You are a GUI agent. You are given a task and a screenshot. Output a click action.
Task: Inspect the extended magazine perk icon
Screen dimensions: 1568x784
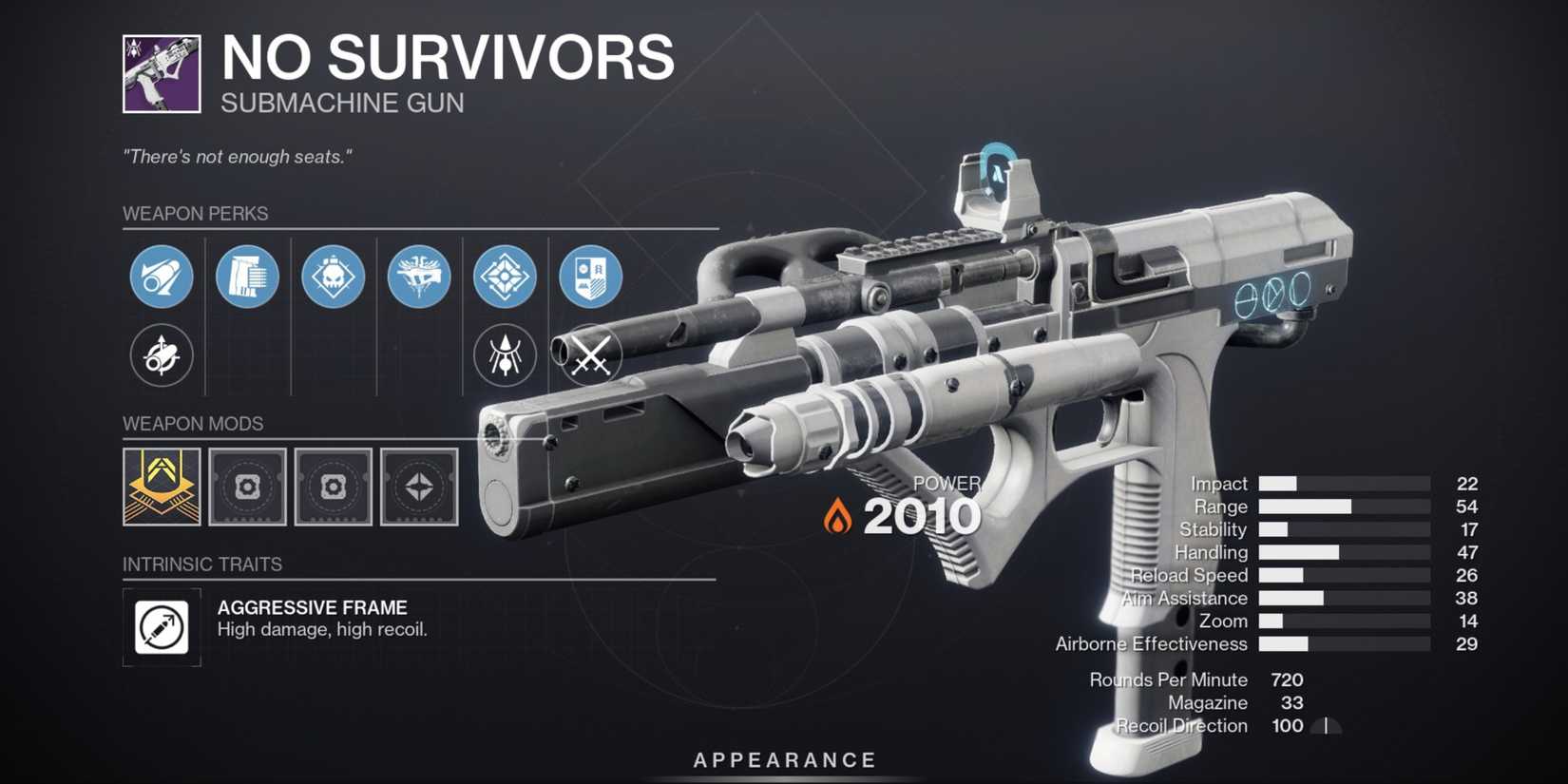coord(246,277)
